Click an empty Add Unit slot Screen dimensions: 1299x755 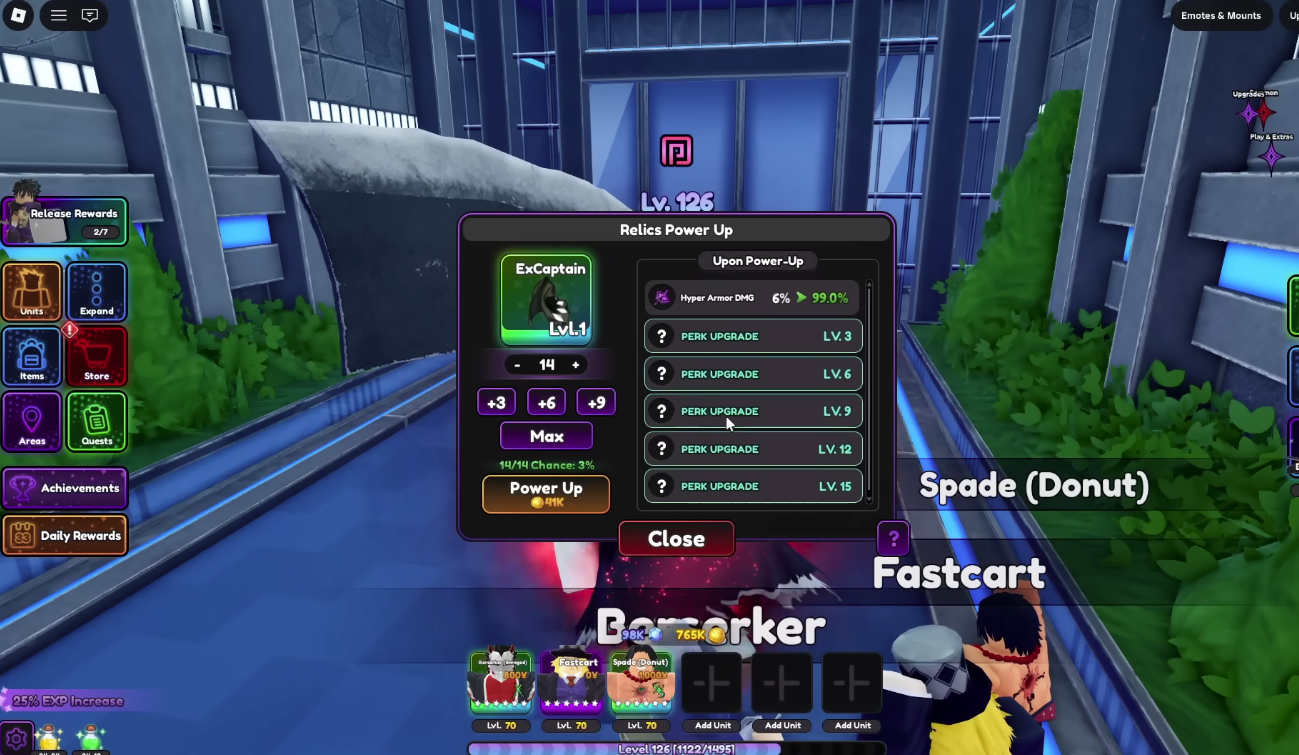[712, 681]
